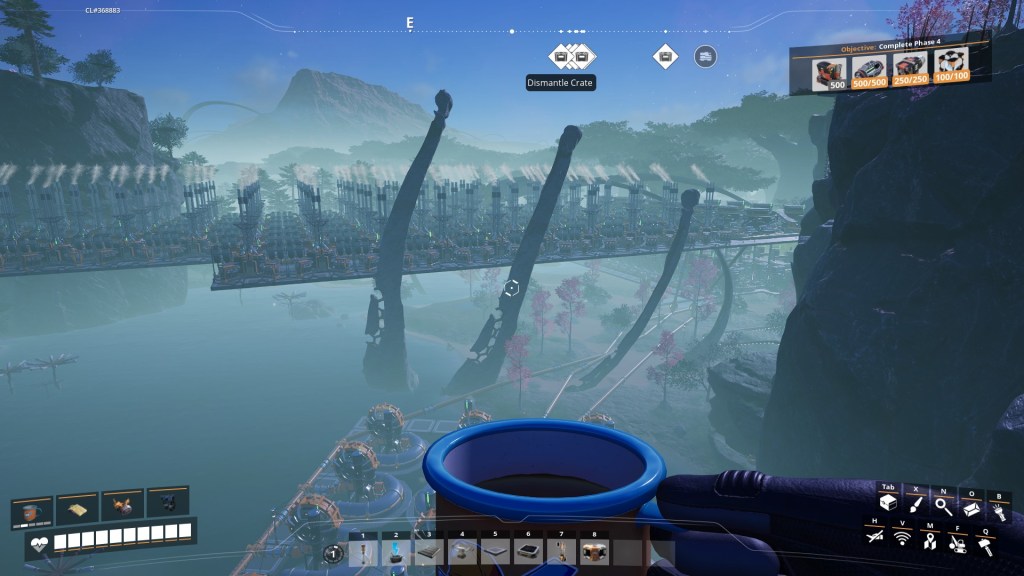Open the inventory box icon labeled Tab
This screenshot has height=576, width=1024.
(887, 505)
